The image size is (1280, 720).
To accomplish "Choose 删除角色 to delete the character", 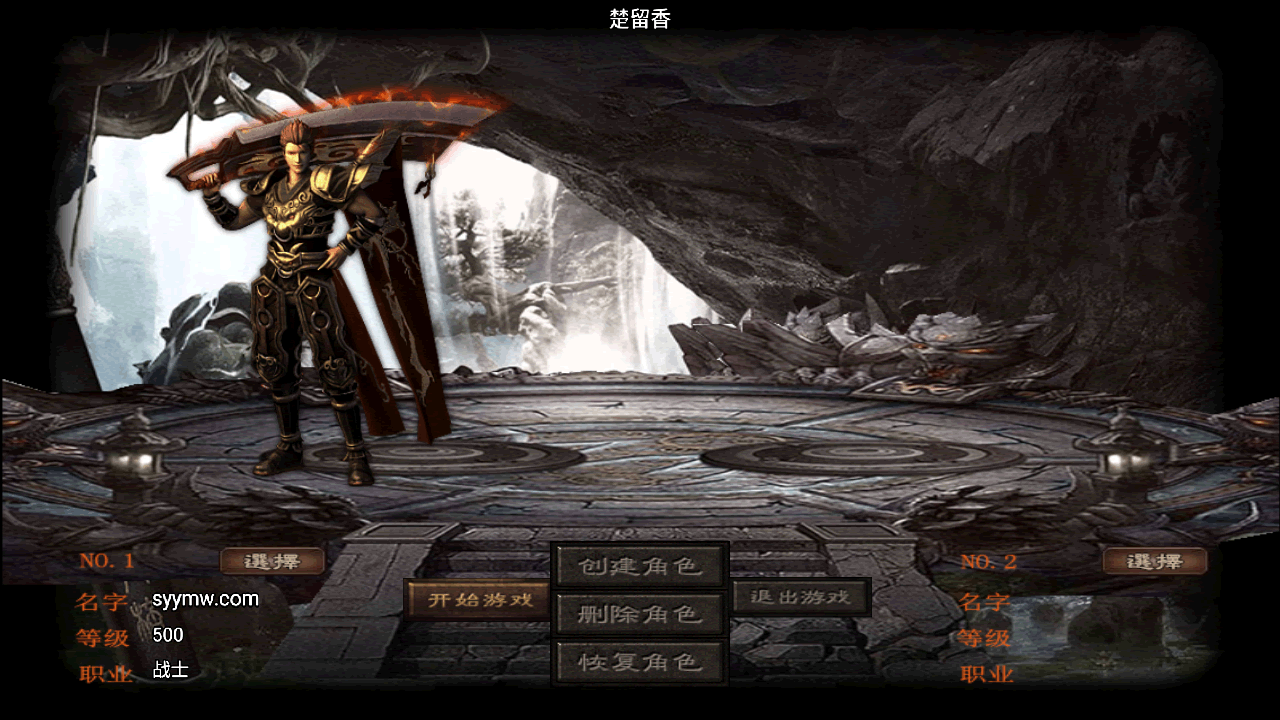I will tap(640, 614).
